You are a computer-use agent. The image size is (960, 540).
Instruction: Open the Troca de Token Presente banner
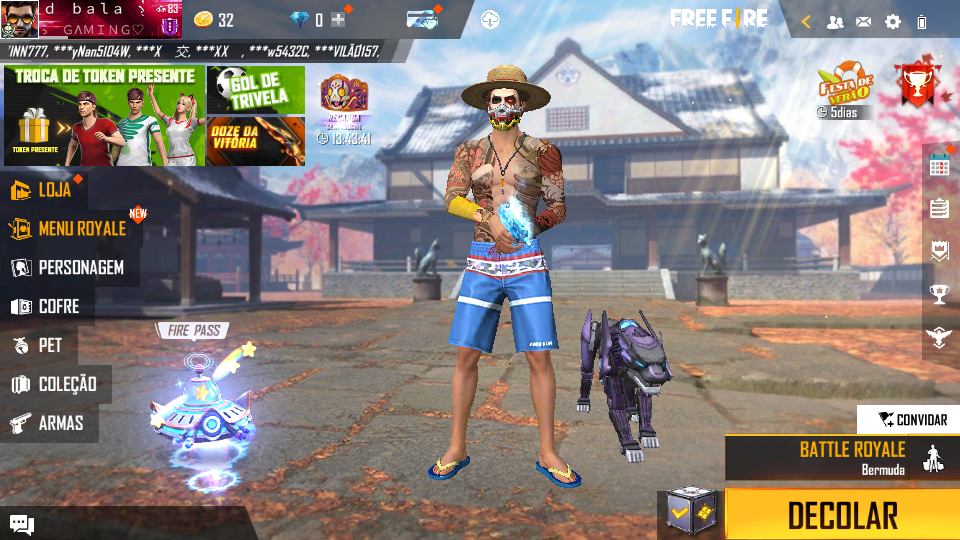point(104,116)
